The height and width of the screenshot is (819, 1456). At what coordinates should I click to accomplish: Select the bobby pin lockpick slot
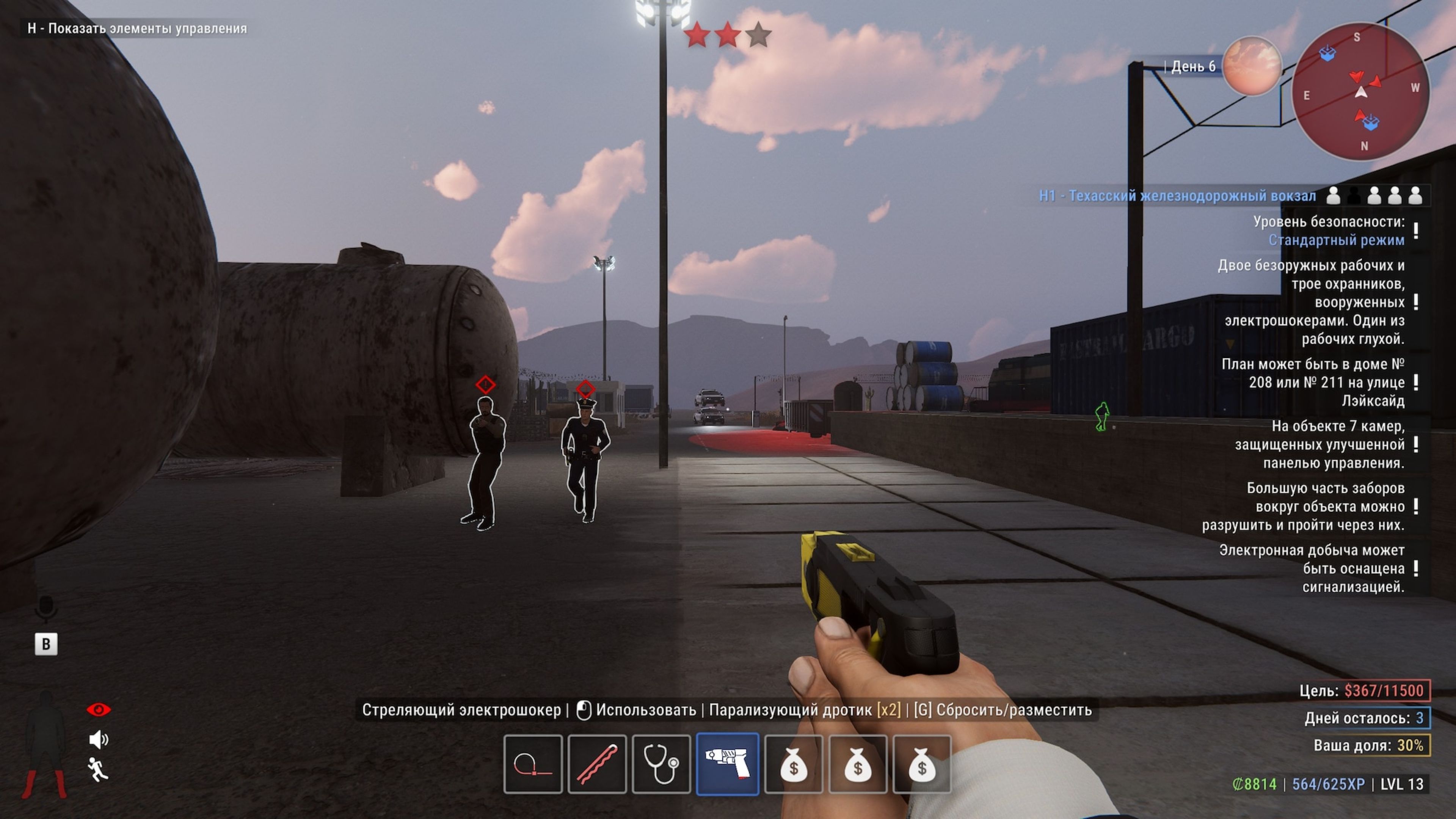click(x=597, y=764)
